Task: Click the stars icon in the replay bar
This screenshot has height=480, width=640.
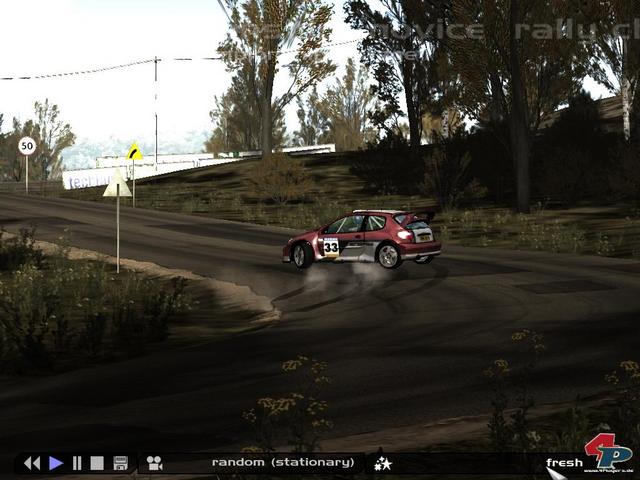Action: tap(382, 463)
